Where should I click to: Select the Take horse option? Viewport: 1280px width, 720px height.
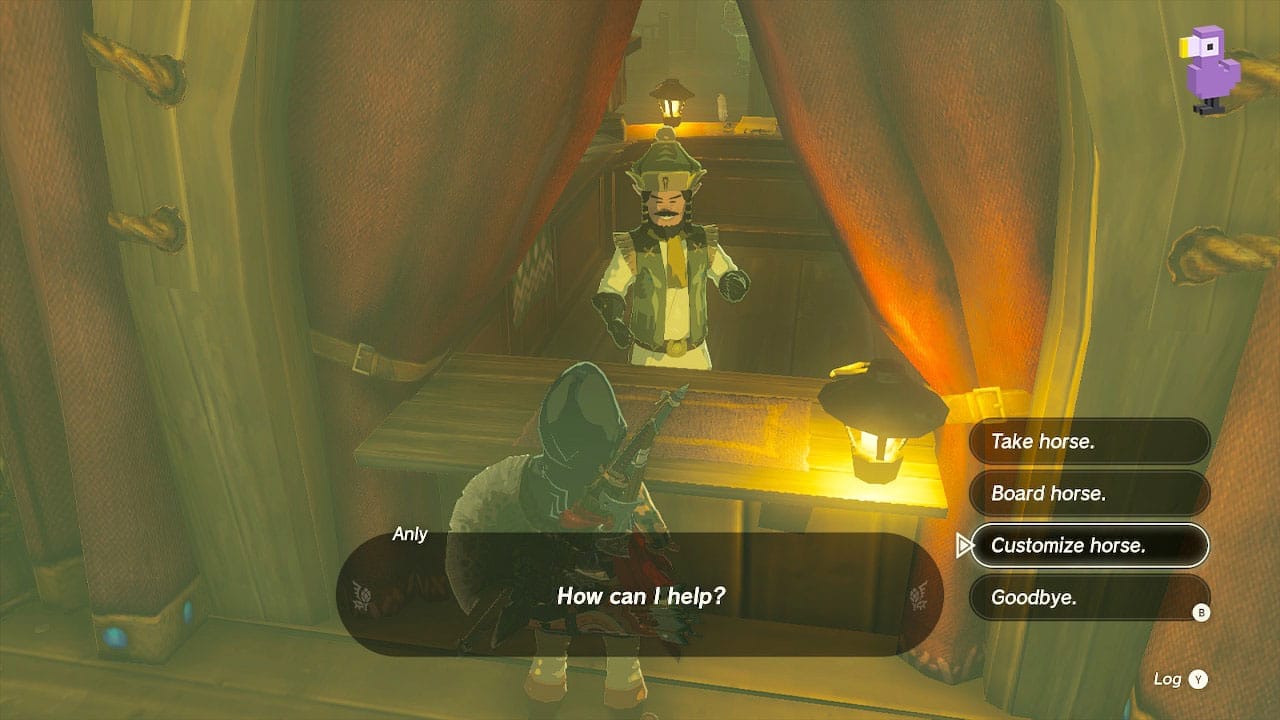pyautogui.click(x=1090, y=441)
